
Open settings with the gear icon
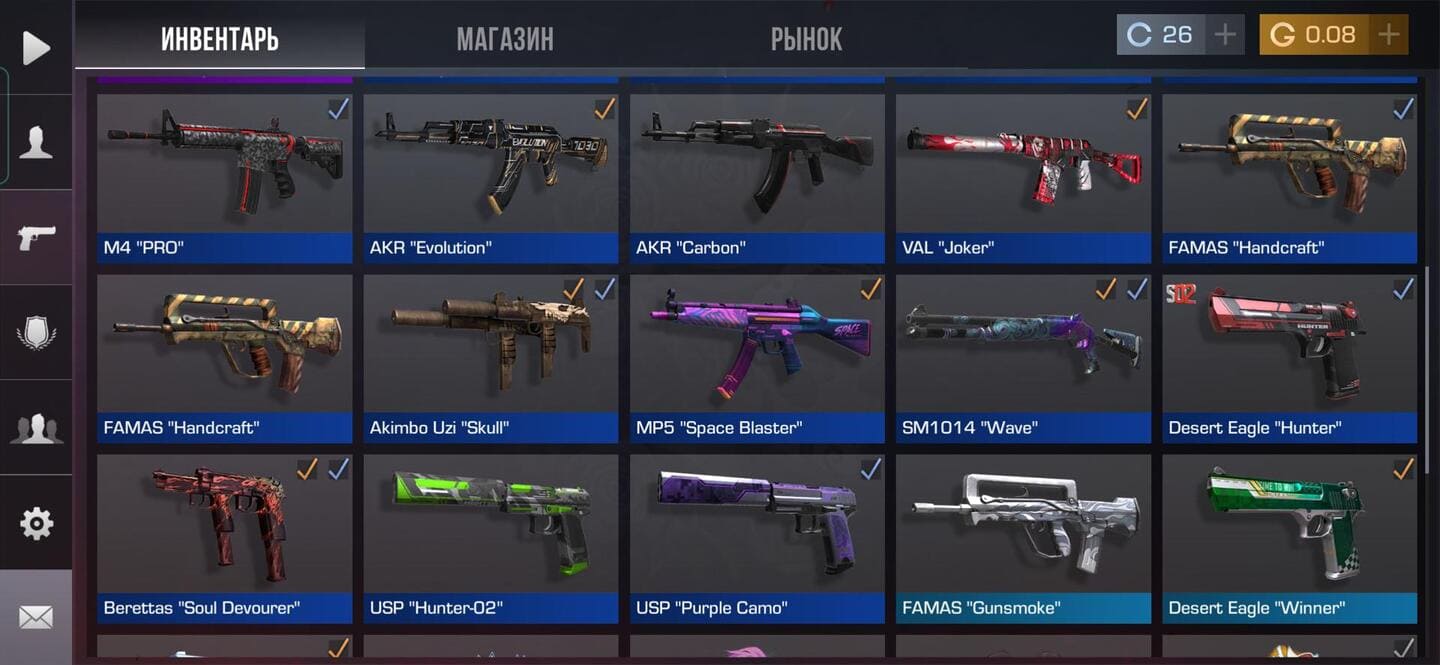(36, 523)
